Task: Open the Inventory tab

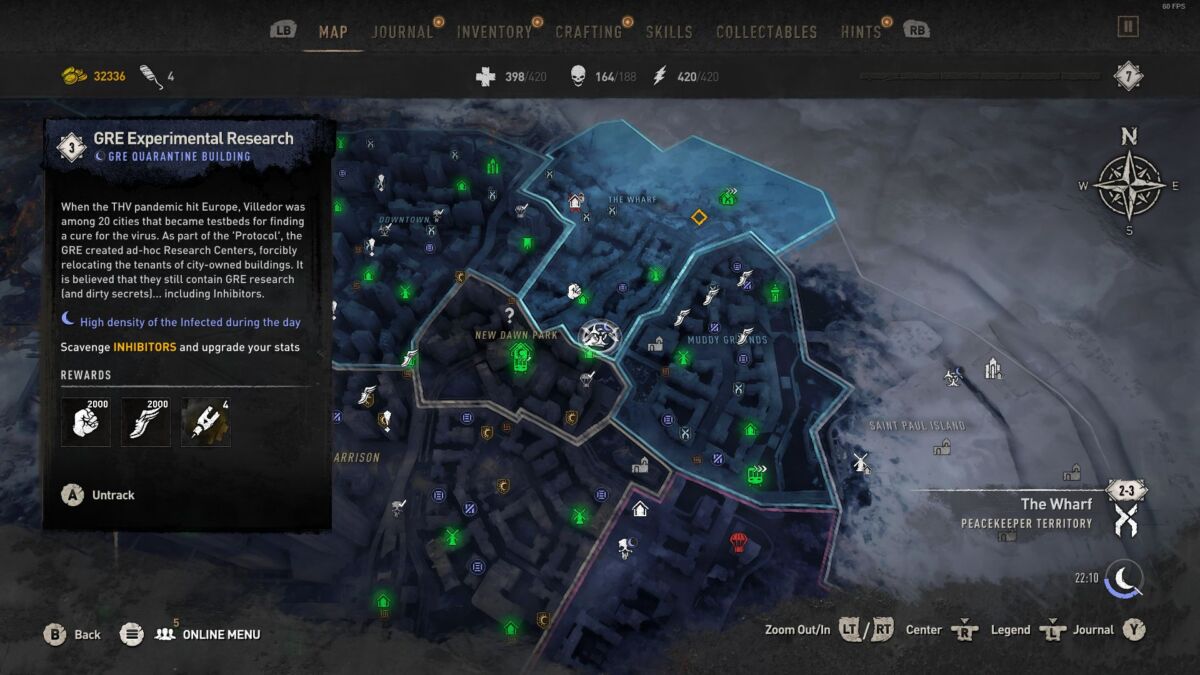Action: coord(494,32)
